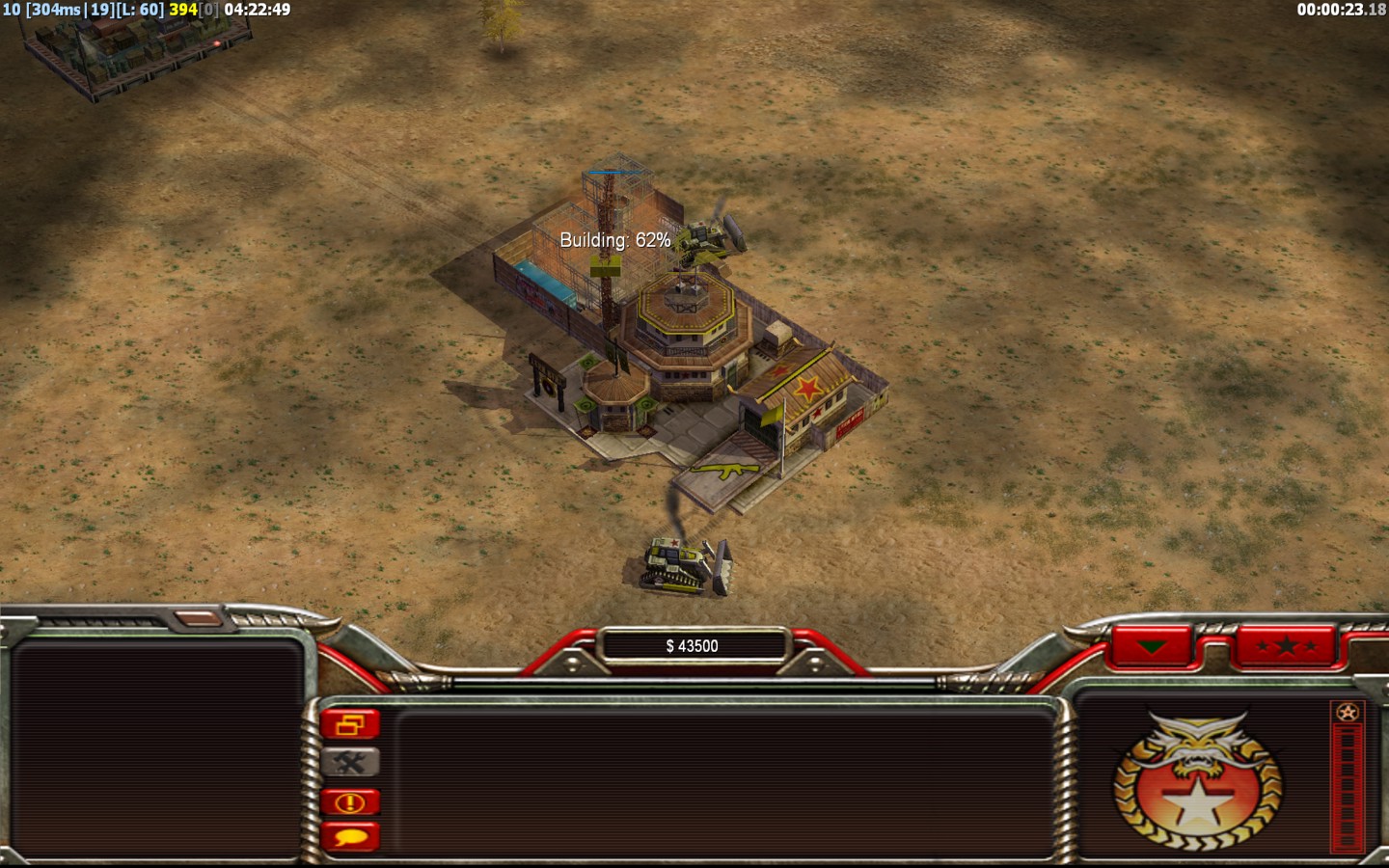Click the grayed hammer and wrench button
Screen dimensions: 1389x868
coord(350,763)
